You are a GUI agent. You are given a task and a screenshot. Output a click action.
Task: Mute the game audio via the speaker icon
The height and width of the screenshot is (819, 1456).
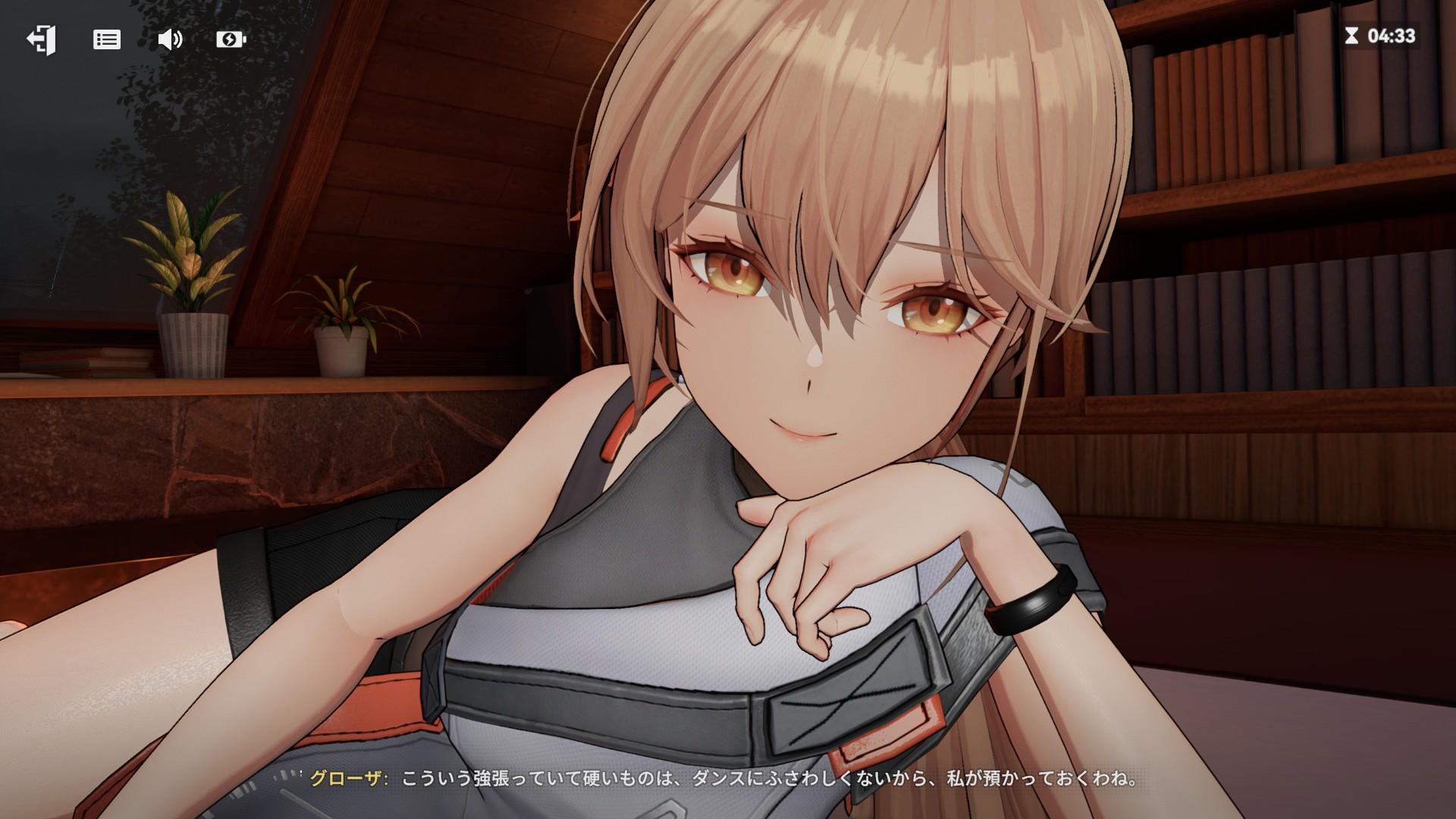[x=170, y=39]
